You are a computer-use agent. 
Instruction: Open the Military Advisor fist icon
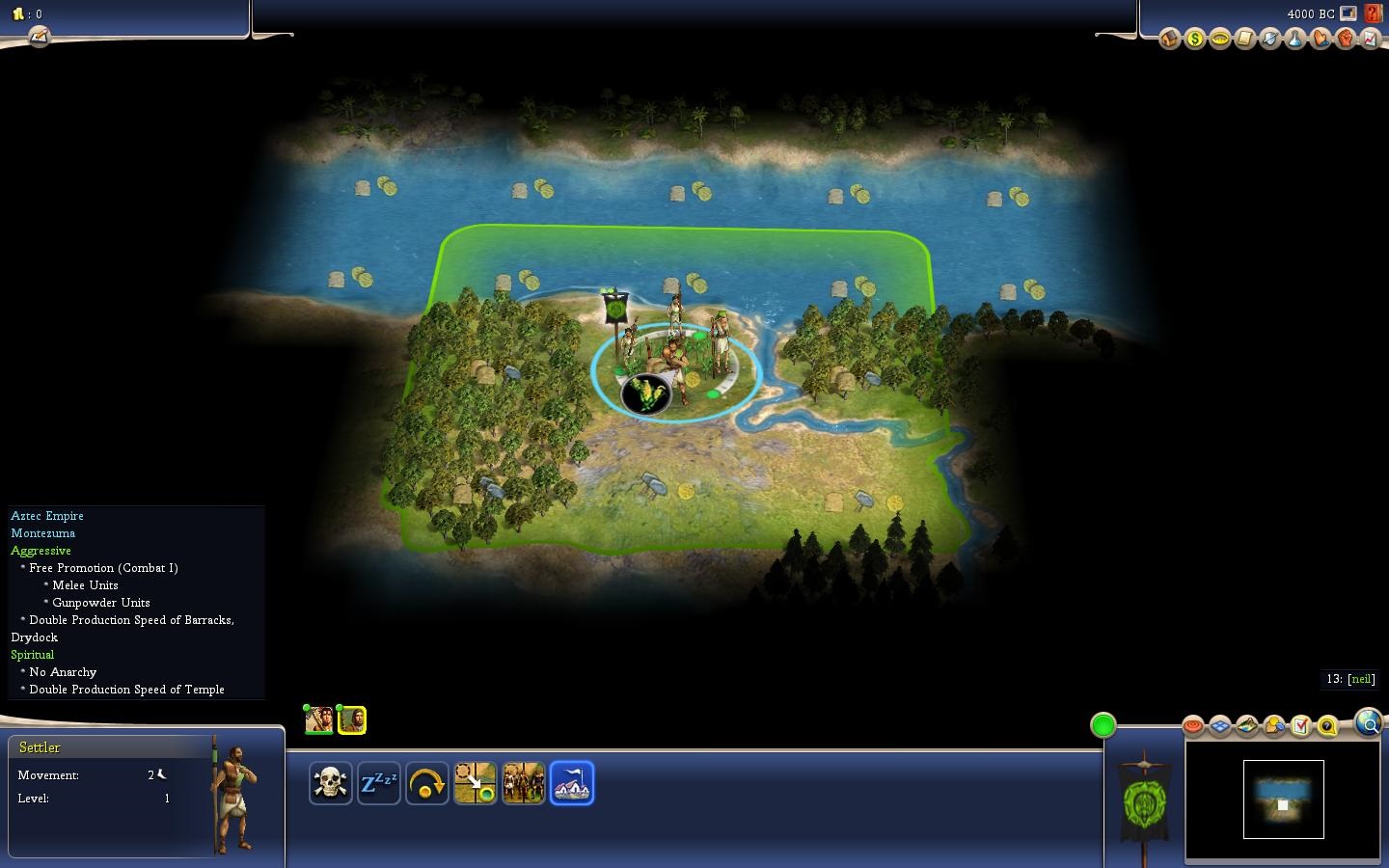point(1345,39)
